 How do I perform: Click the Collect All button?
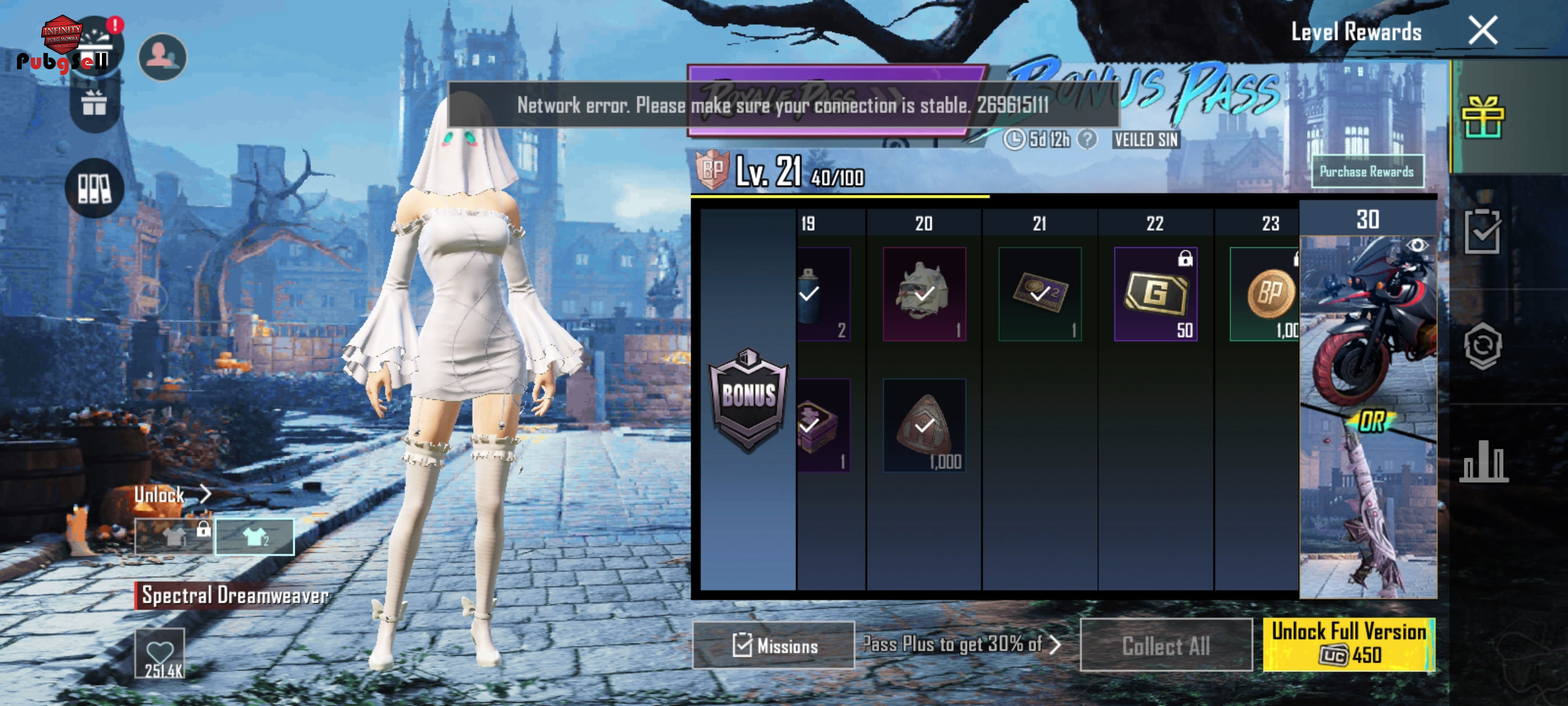click(x=1166, y=645)
